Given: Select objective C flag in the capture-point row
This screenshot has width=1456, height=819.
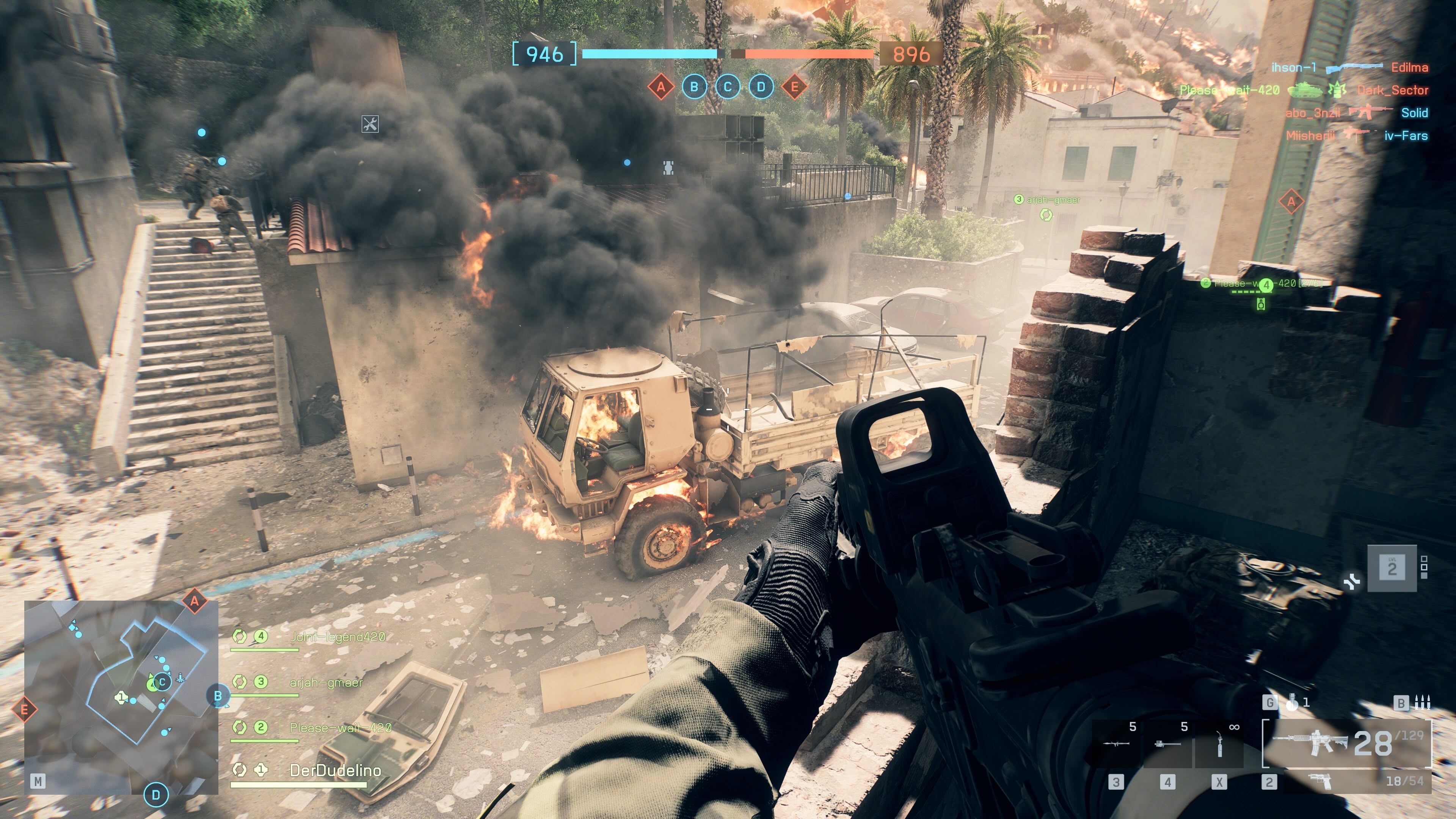Looking at the screenshot, I should [728, 87].
